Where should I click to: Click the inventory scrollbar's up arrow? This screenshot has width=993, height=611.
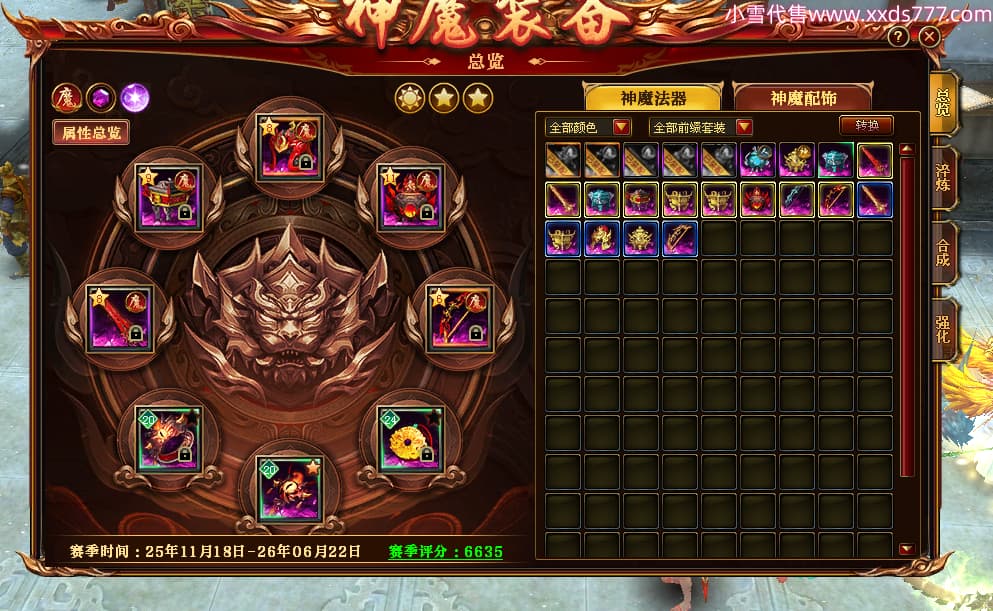(906, 150)
